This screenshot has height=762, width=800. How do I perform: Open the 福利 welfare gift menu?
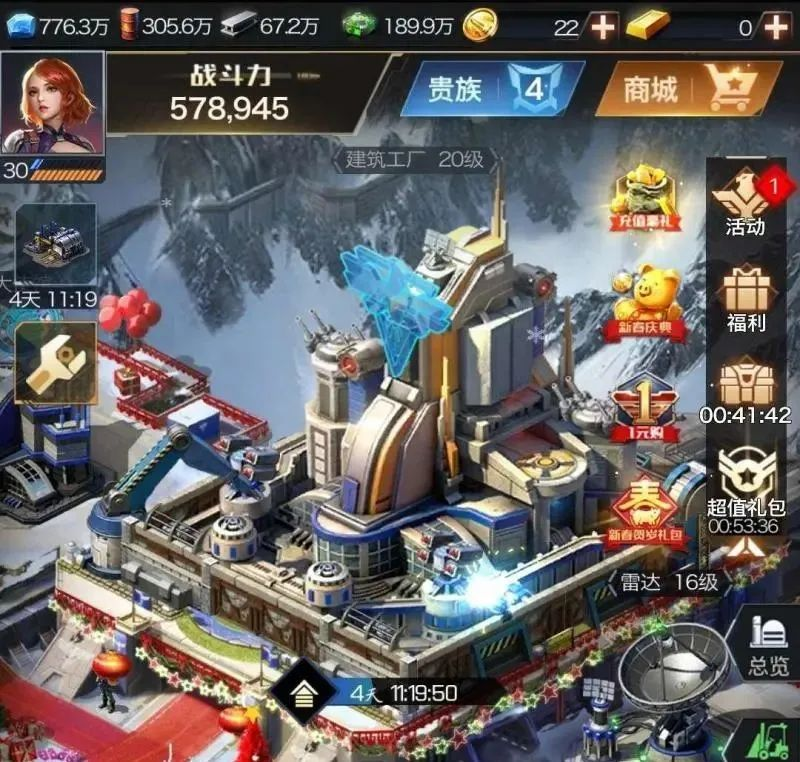[x=745, y=296]
